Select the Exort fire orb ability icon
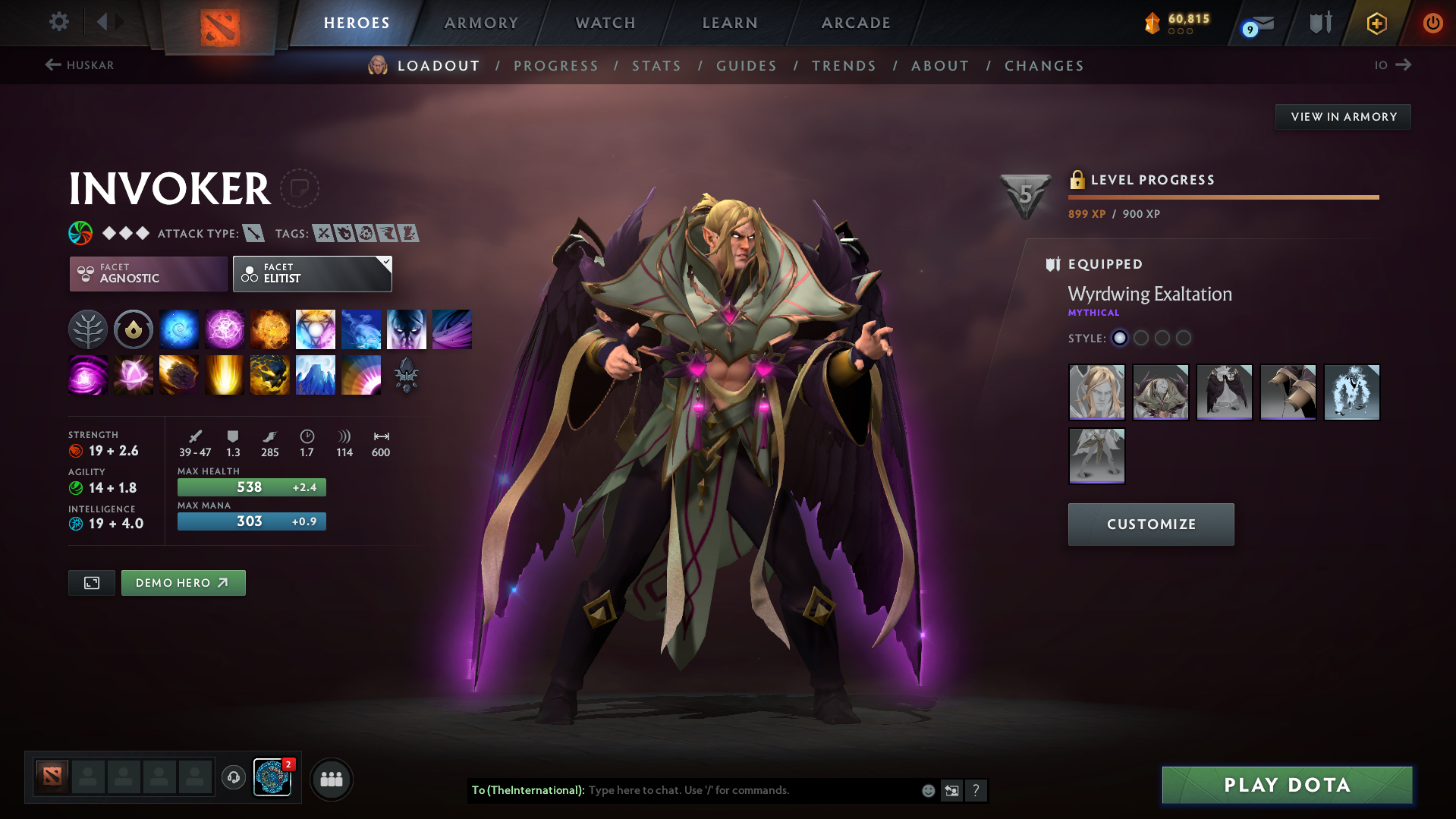 [270, 329]
